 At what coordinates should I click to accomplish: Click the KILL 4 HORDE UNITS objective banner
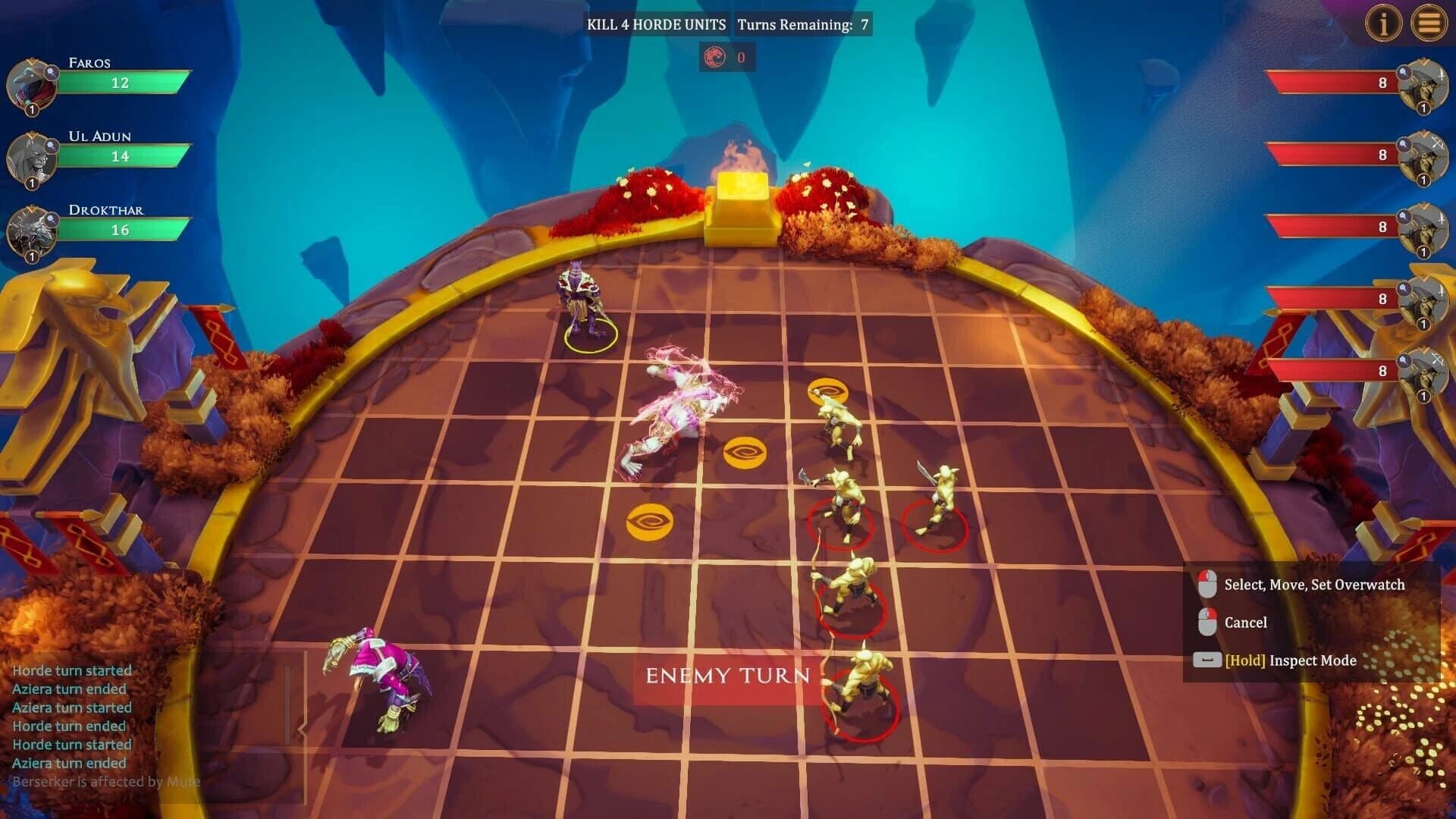[657, 24]
